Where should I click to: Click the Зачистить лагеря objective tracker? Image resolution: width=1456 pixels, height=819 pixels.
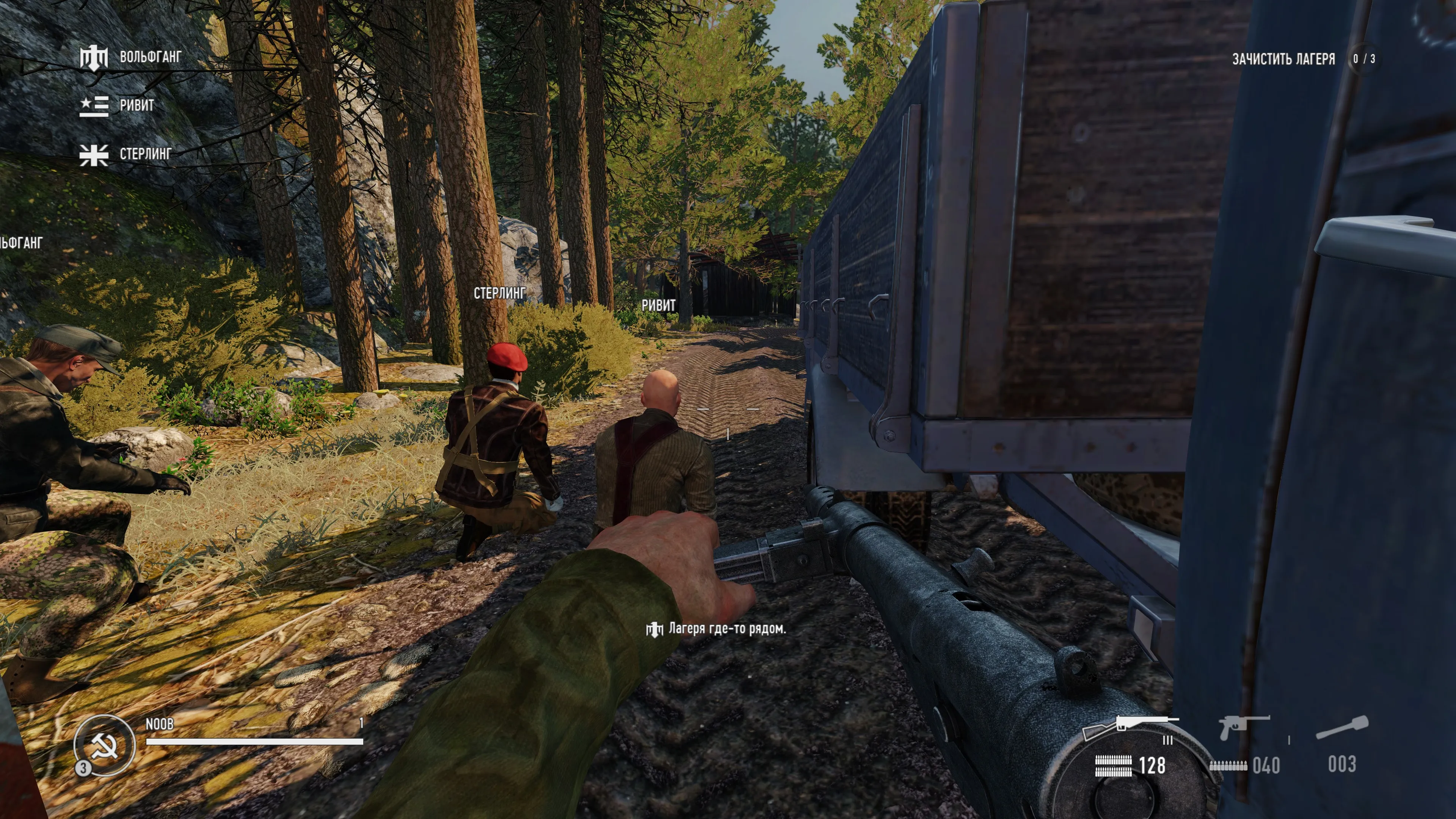1283,59
